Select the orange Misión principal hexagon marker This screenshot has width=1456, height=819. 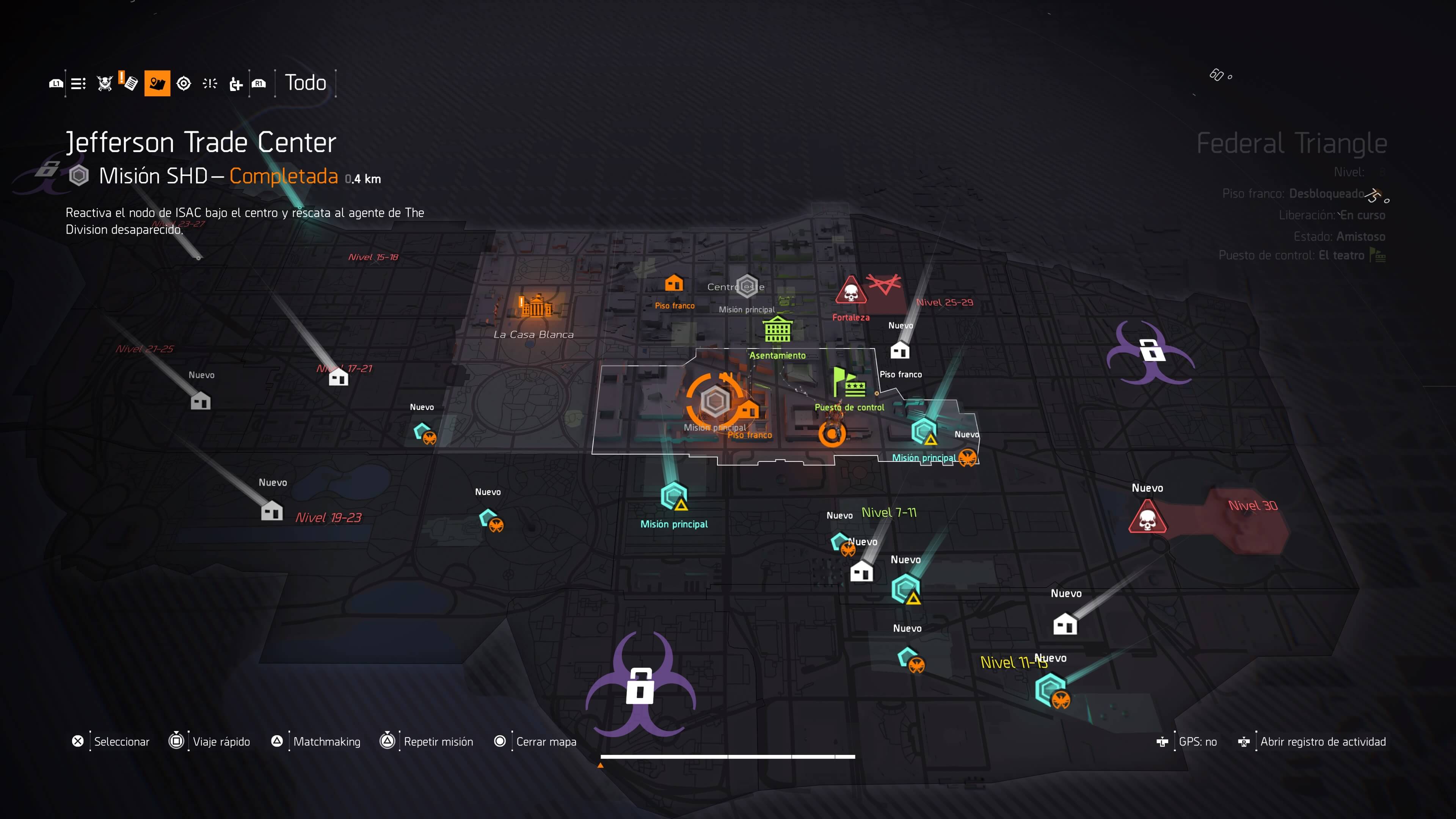[x=715, y=402]
